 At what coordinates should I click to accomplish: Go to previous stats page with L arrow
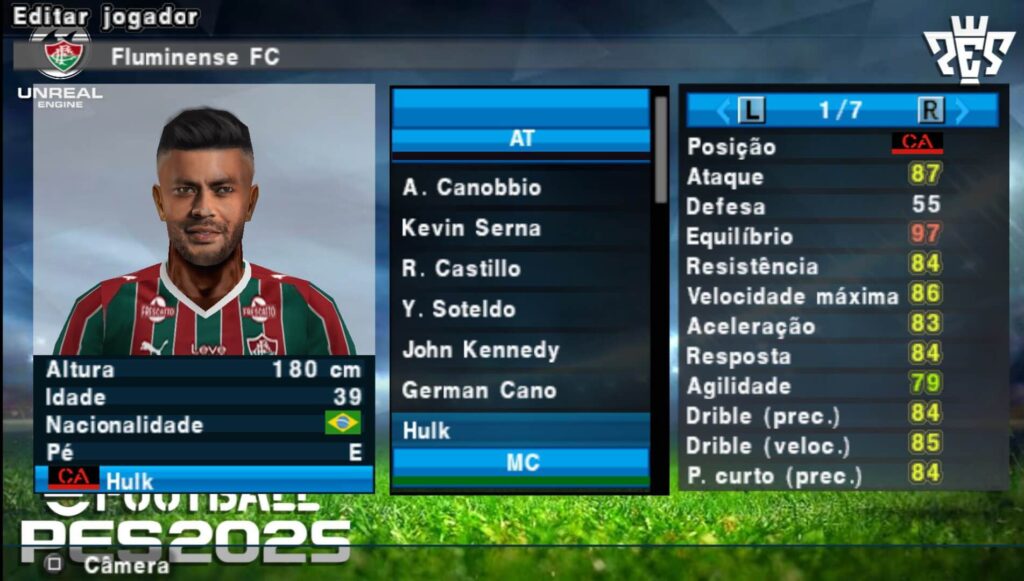pyautogui.click(x=749, y=110)
